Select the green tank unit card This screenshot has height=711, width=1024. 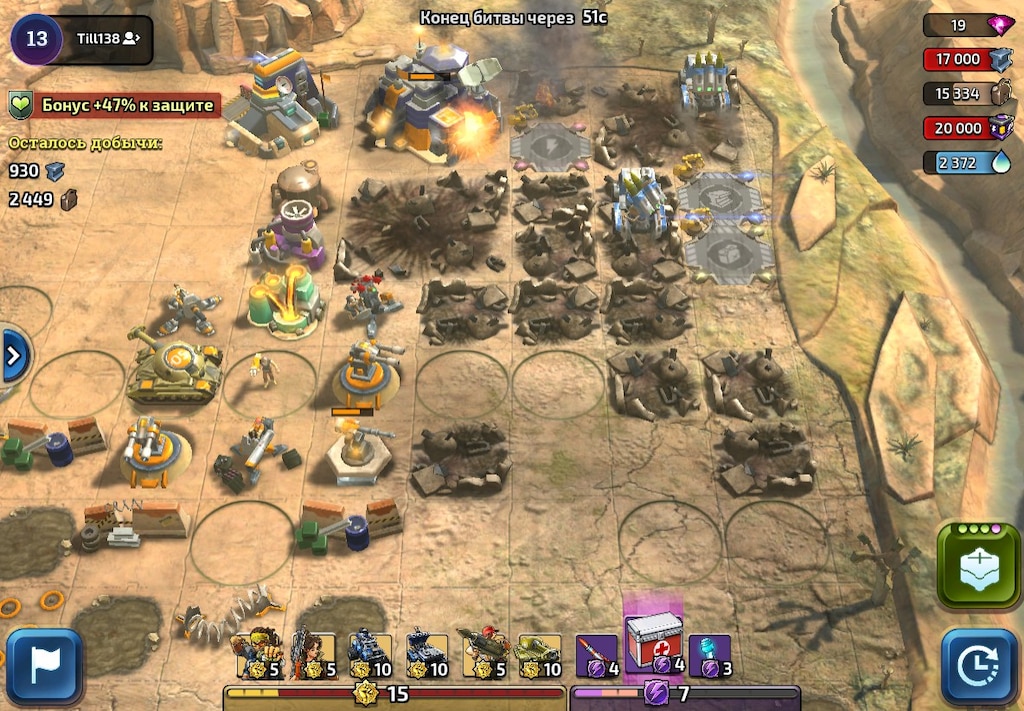click(x=539, y=654)
